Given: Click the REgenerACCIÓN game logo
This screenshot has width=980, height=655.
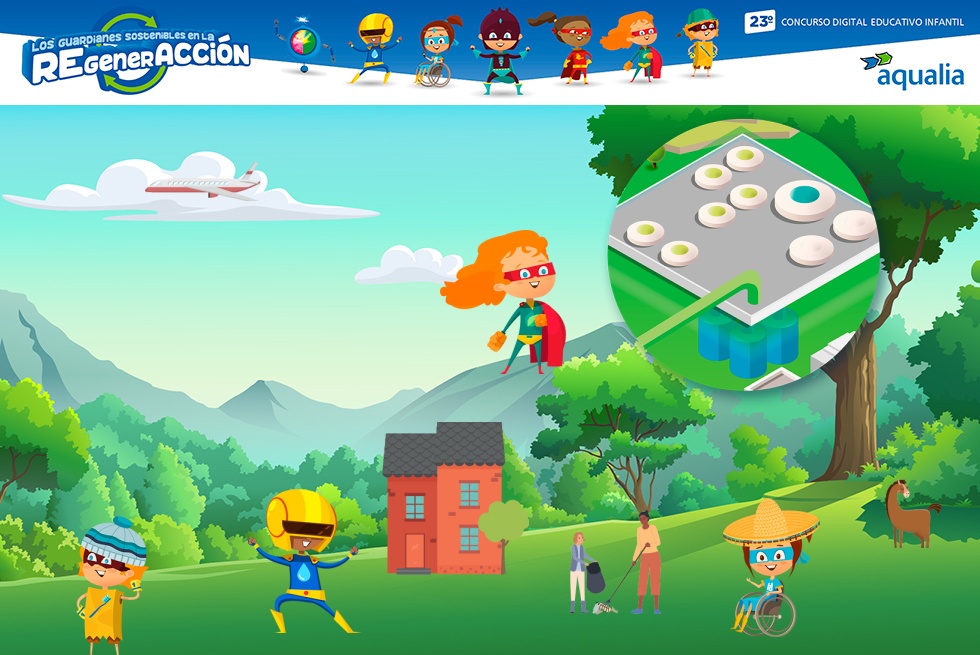Looking at the screenshot, I should click(x=137, y=56).
